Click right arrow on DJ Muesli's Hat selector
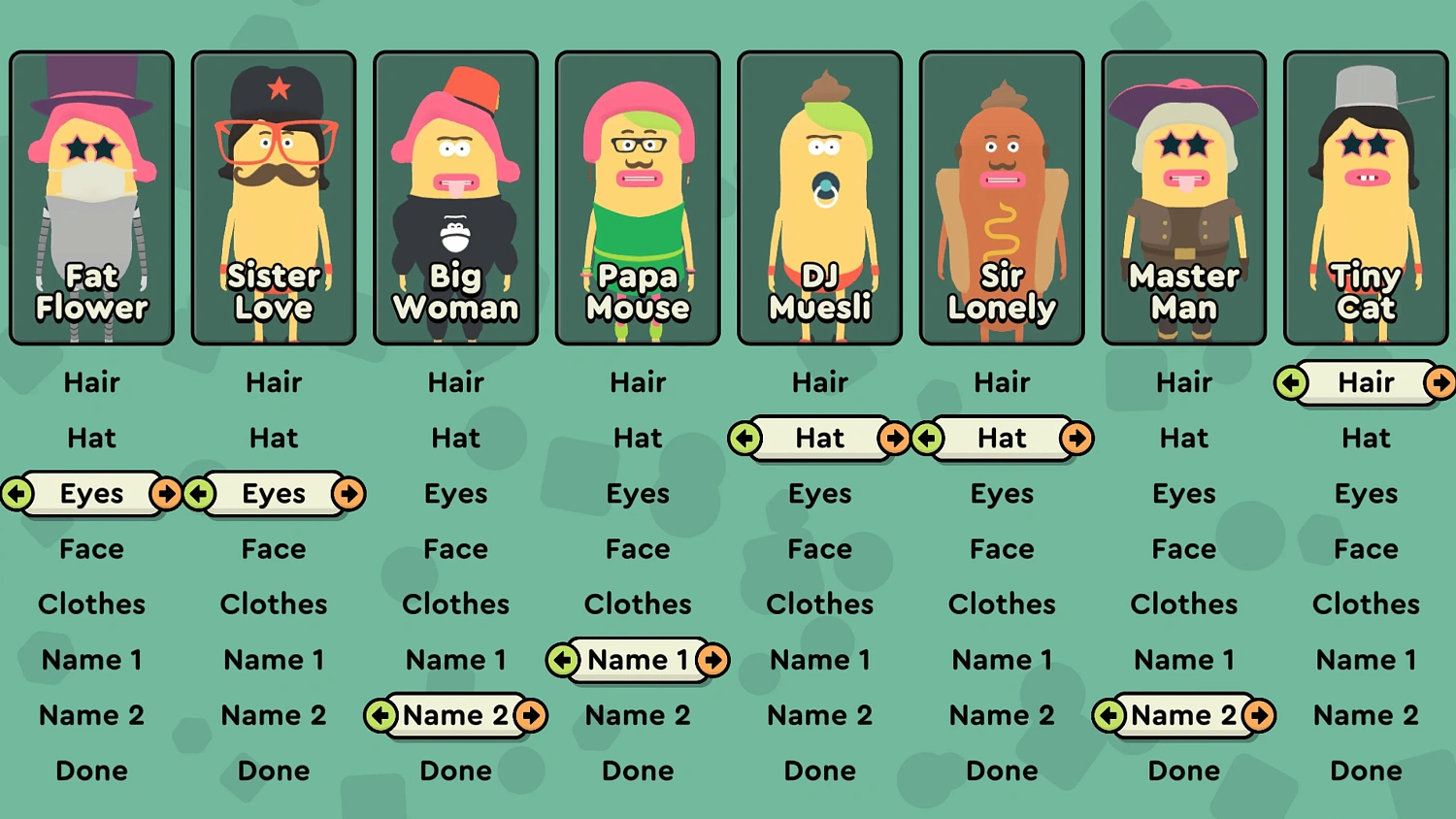 point(895,439)
